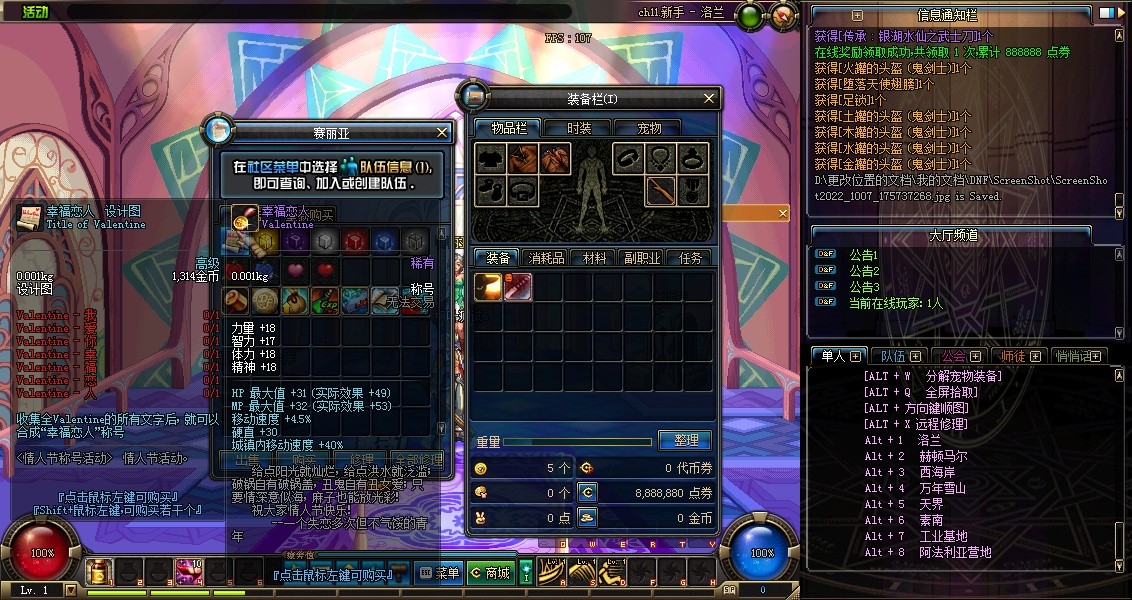The height and width of the screenshot is (600, 1132).
Task: Select the red sword item in inventory
Action: [x=517, y=287]
